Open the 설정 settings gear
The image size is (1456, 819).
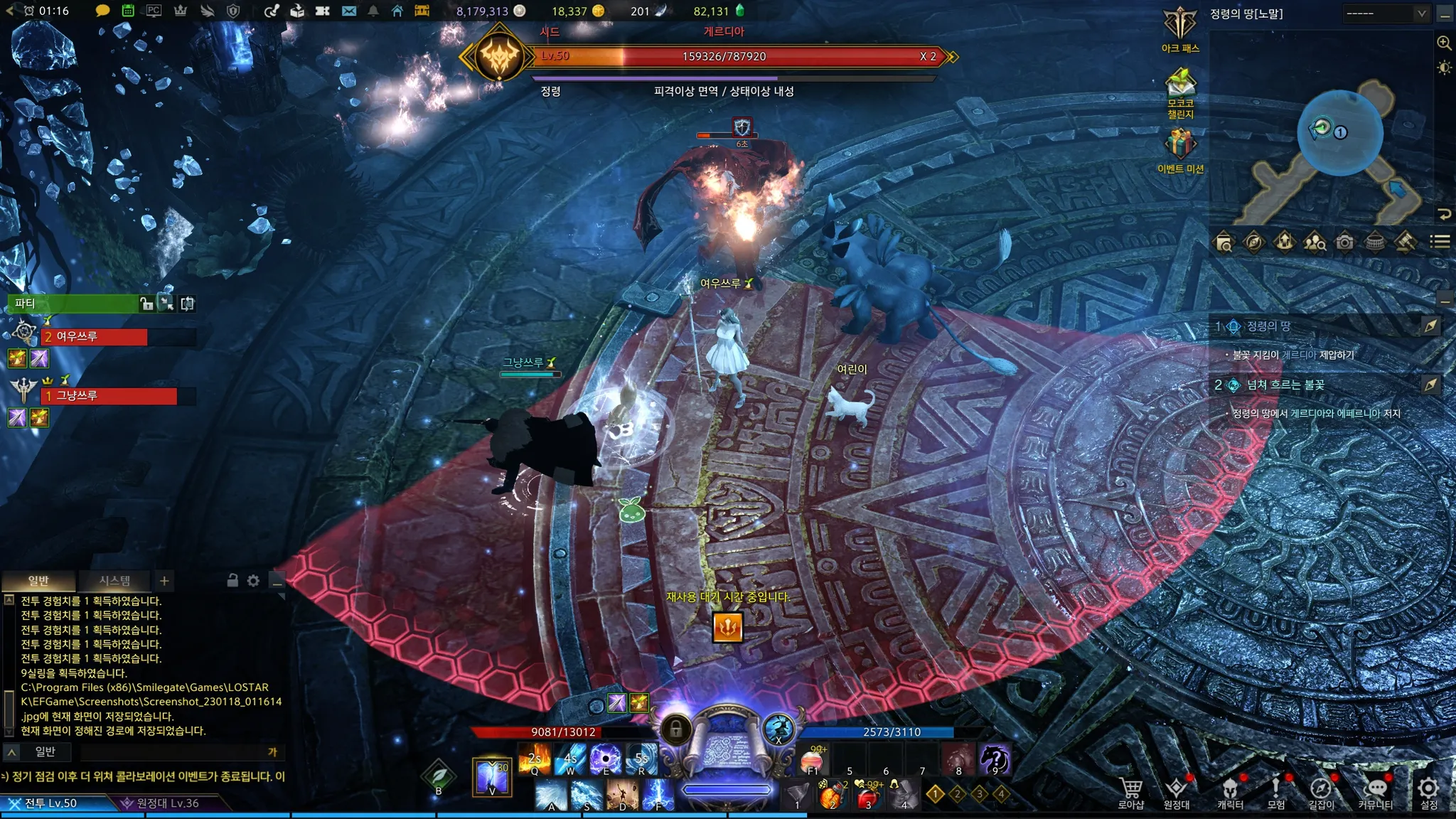[x=1428, y=792]
